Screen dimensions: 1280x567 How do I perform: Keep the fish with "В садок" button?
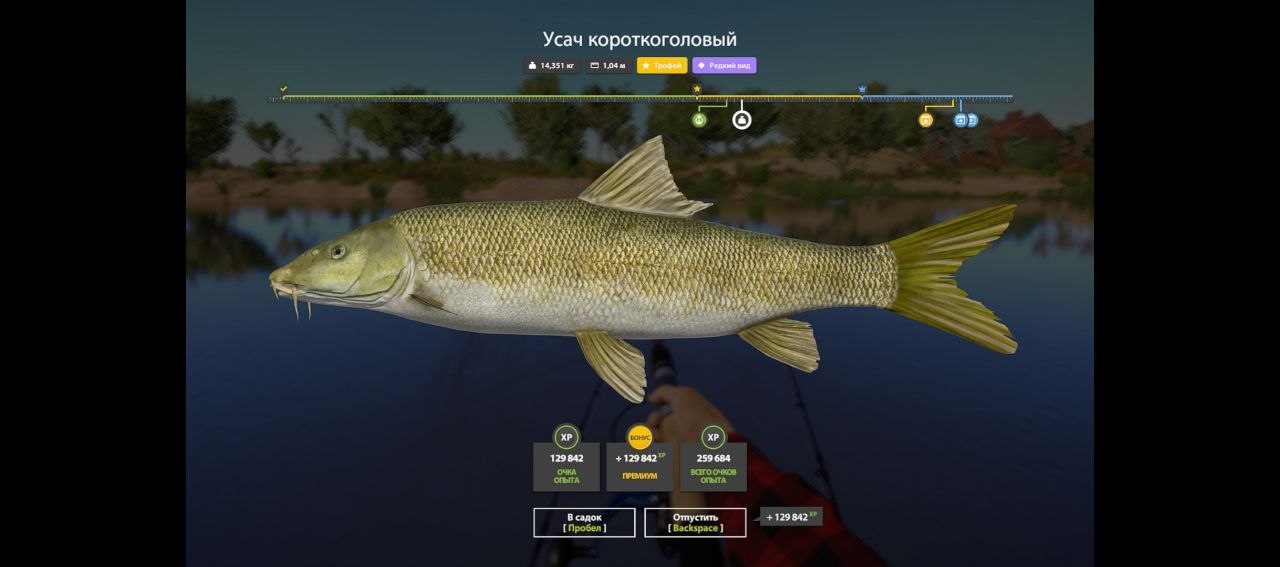[x=584, y=522]
